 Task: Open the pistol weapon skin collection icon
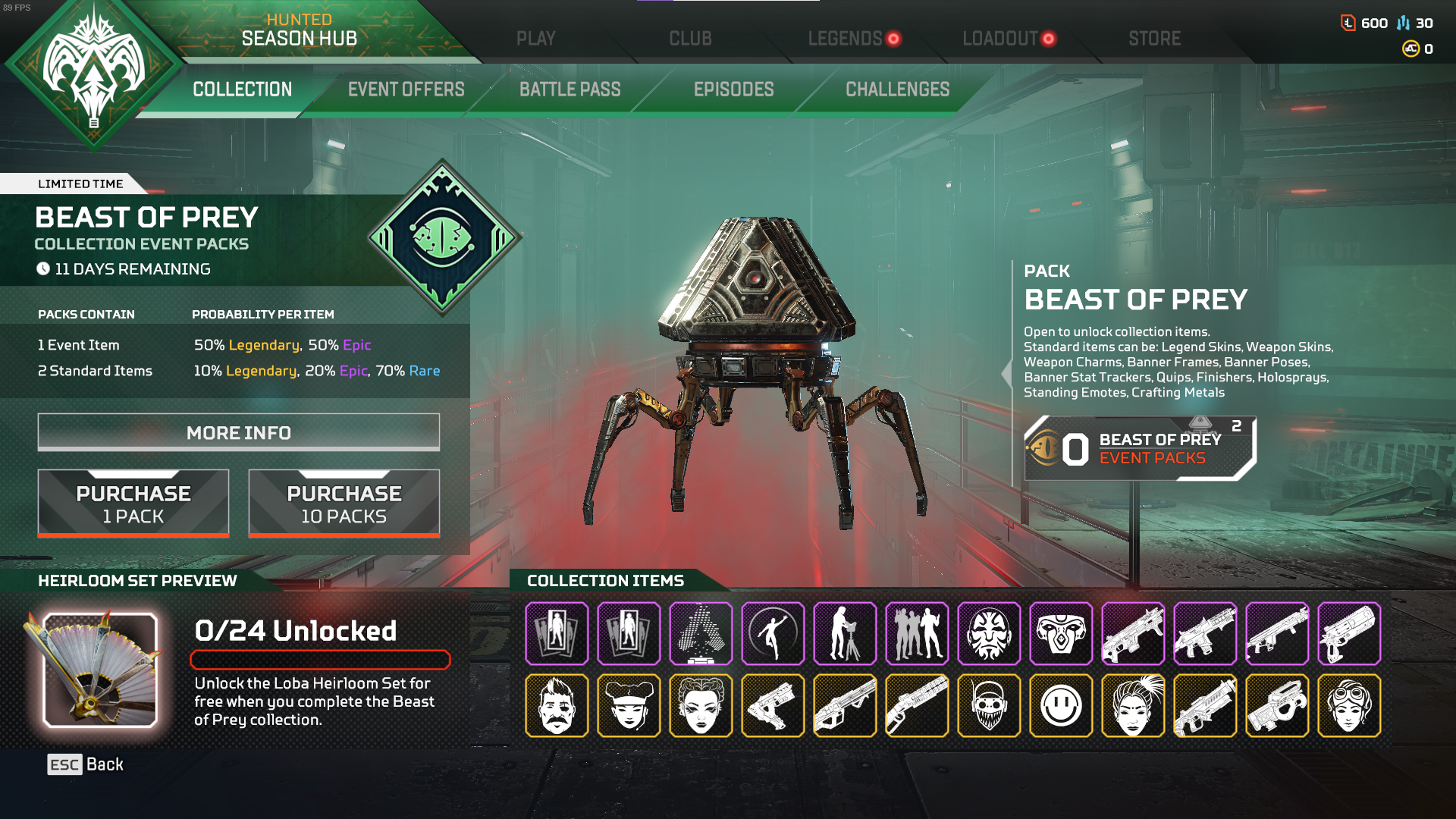point(773,706)
